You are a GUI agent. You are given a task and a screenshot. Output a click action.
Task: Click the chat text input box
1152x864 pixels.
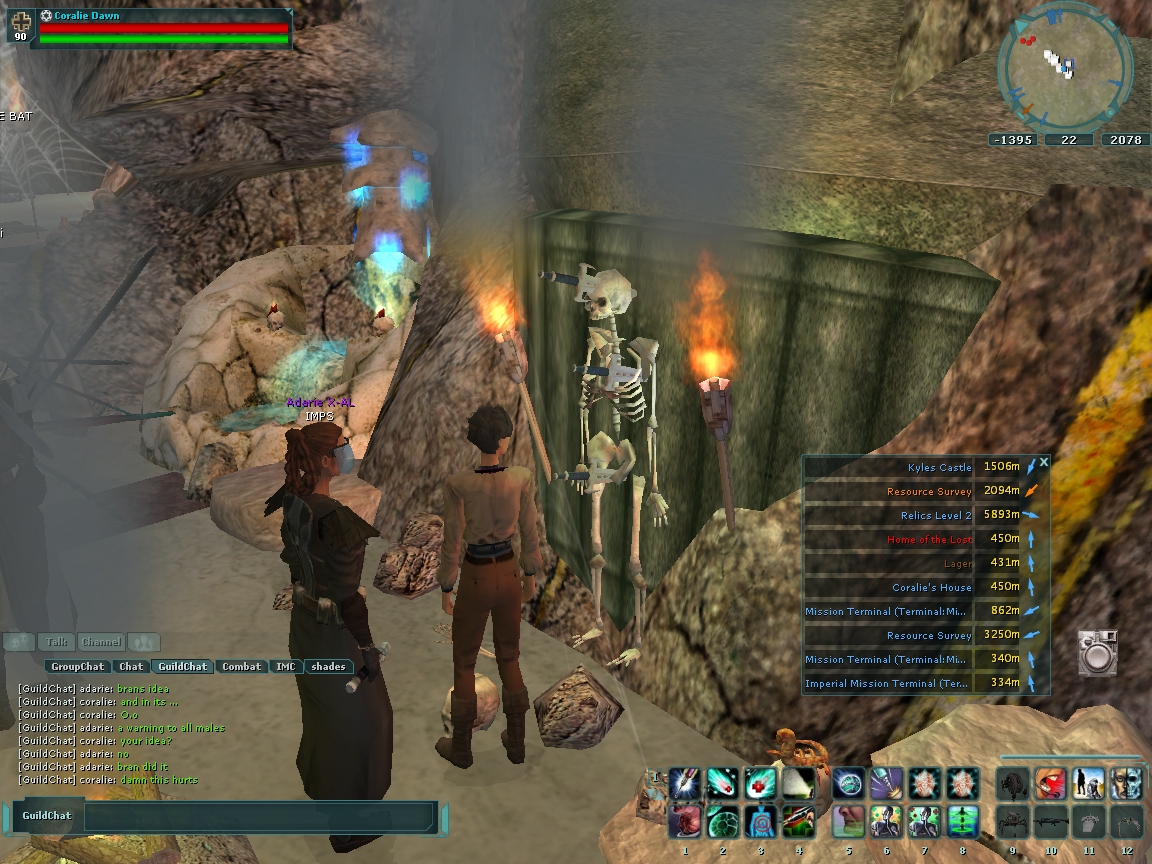[260, 816]
